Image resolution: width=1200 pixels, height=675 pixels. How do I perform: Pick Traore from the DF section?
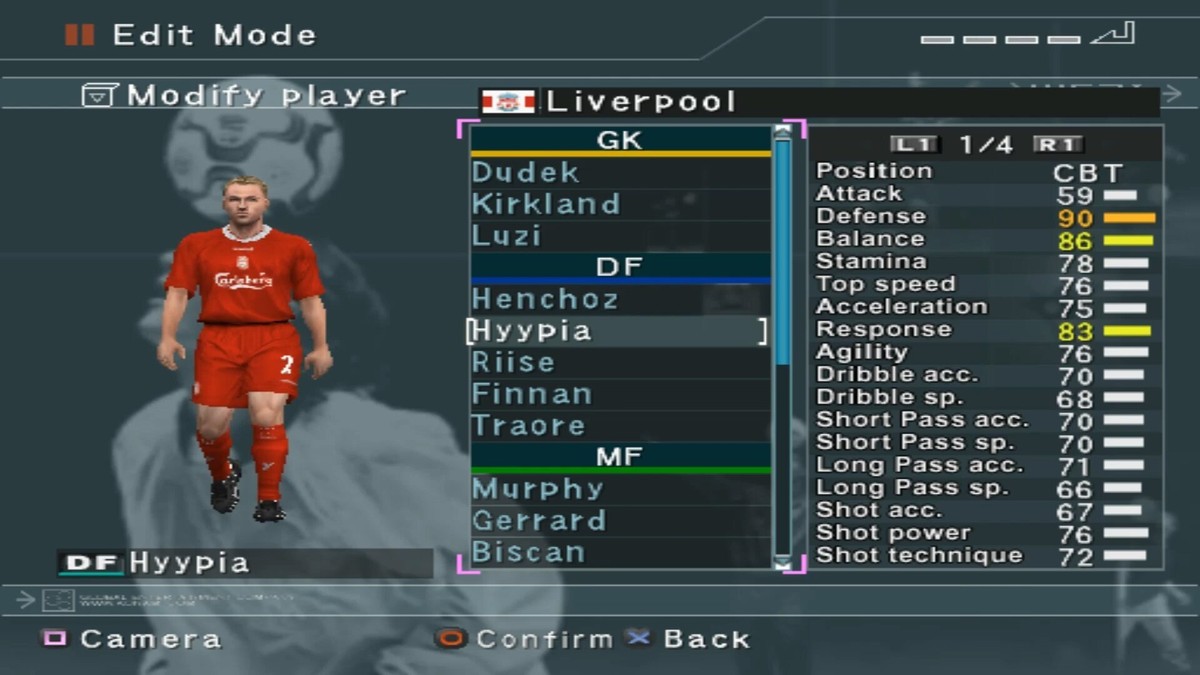click(528, 426)
